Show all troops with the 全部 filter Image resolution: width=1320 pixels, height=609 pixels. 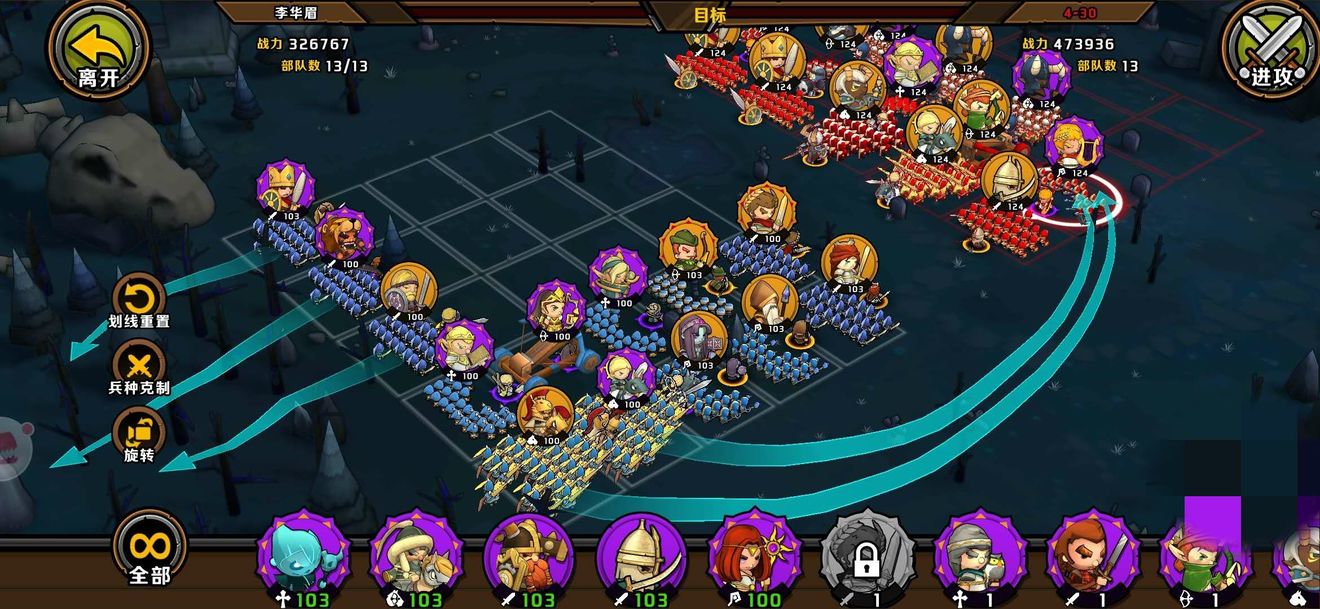pyautogui.click(x=150, y=551)
